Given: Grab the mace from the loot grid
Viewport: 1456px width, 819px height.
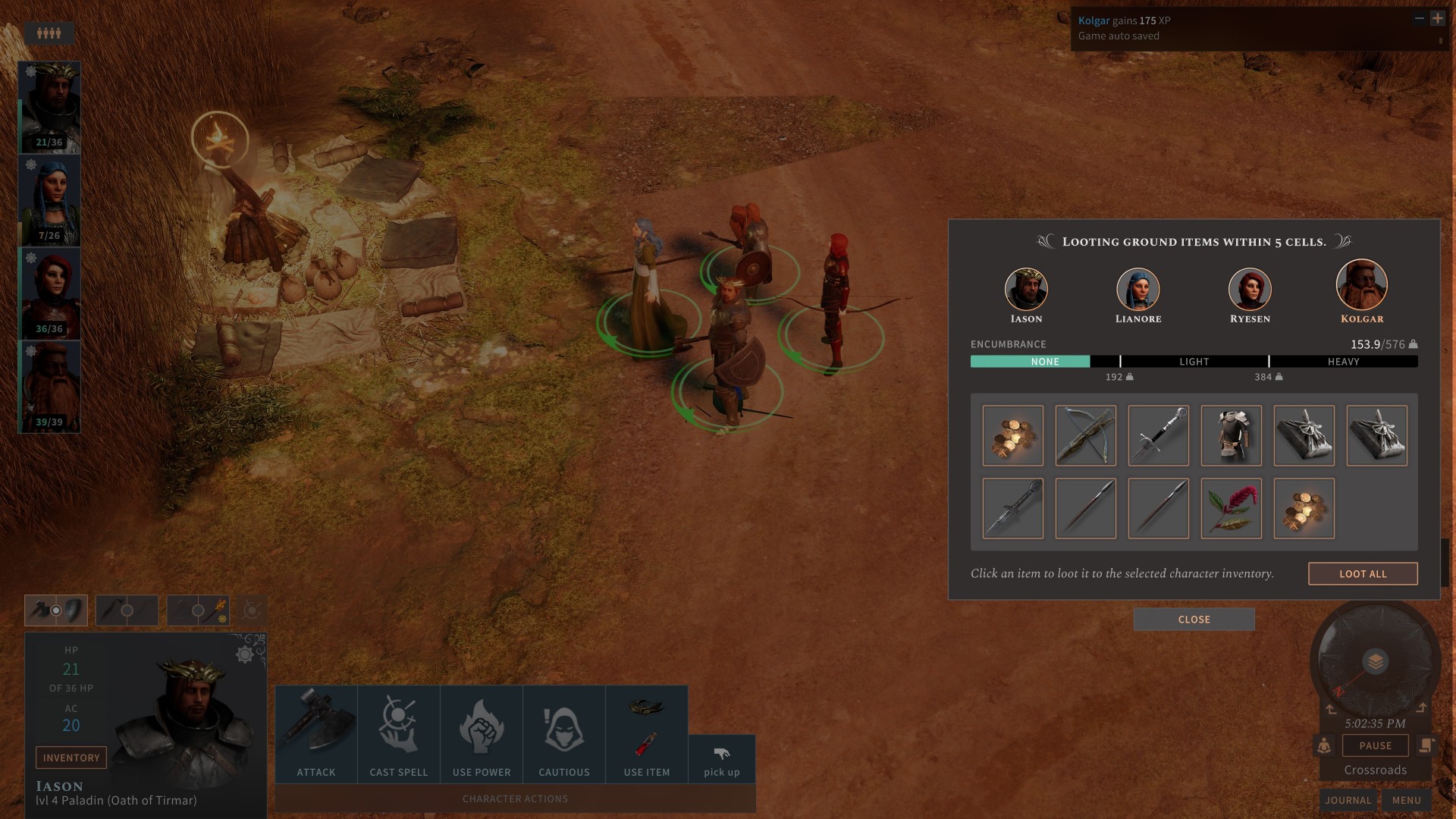Looking at the screenshot, I should pyautogui.click(x=1012, y=508).
